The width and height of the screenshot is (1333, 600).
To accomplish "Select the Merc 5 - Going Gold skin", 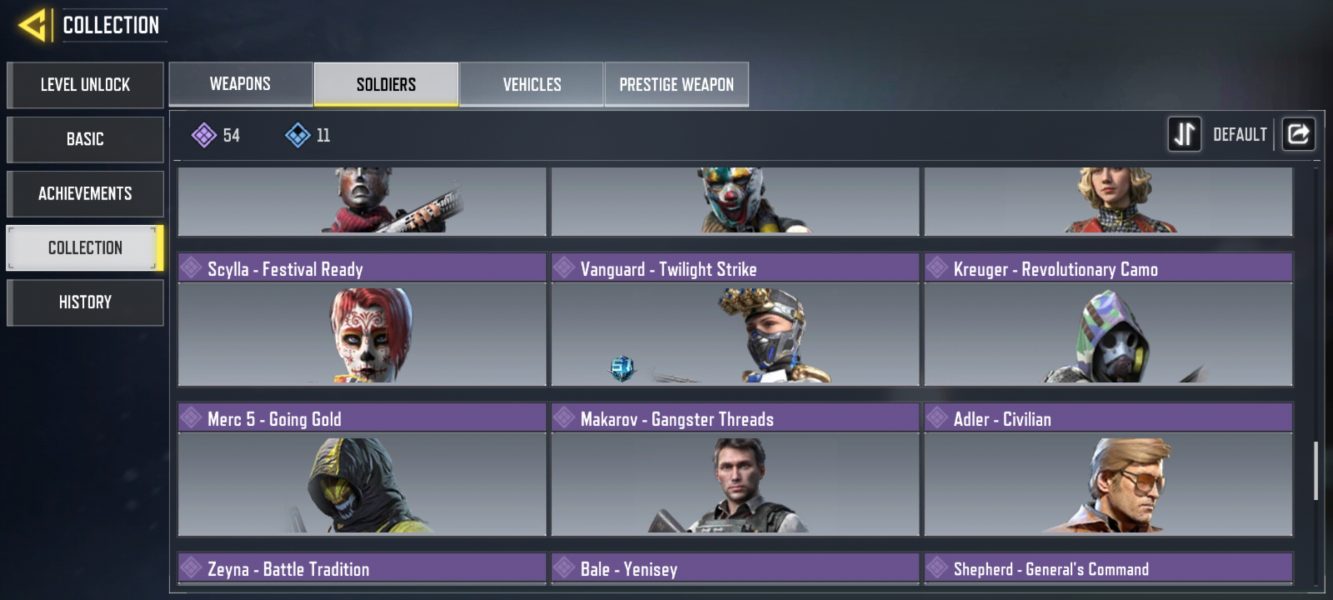I will click(x=362, y=470).
